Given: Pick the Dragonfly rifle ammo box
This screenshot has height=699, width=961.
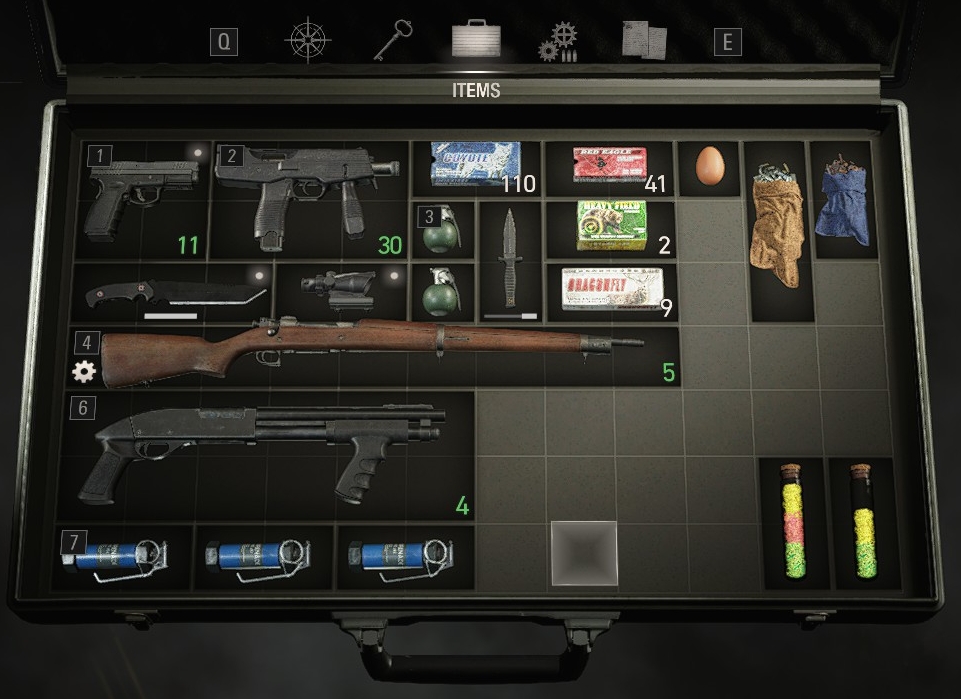Looking at the screenshot, I should (x=610, y=289).
